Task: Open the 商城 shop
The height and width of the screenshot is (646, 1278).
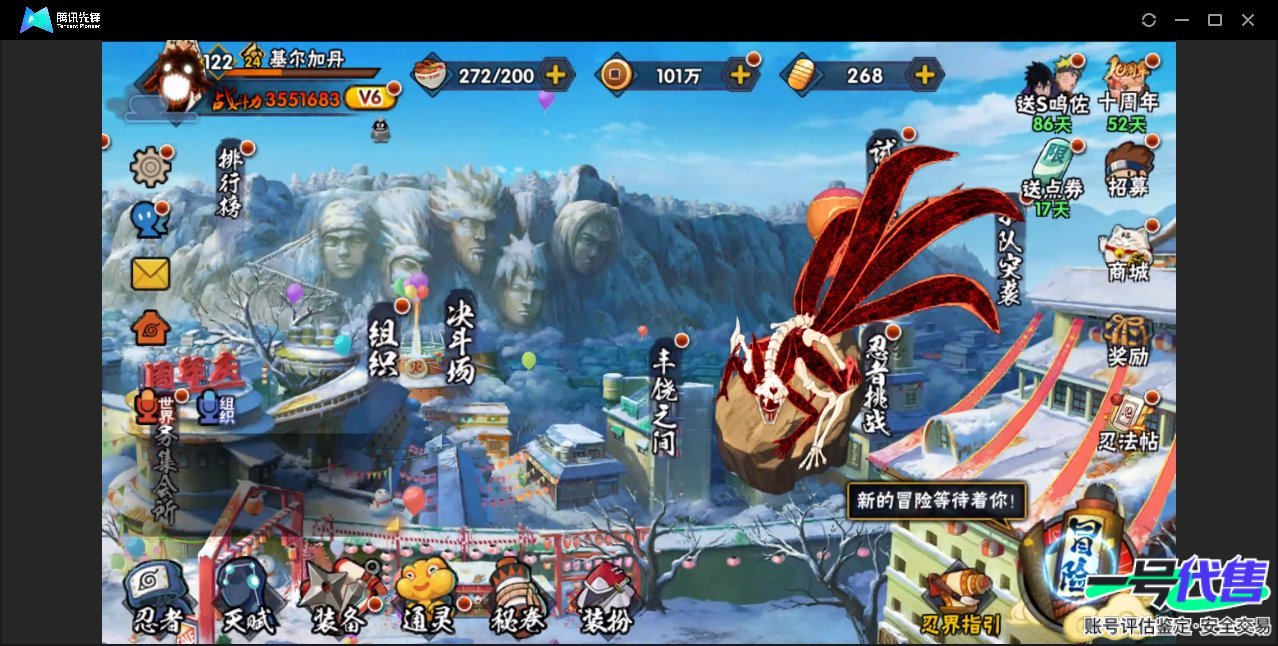Action: click(1128, 253)
